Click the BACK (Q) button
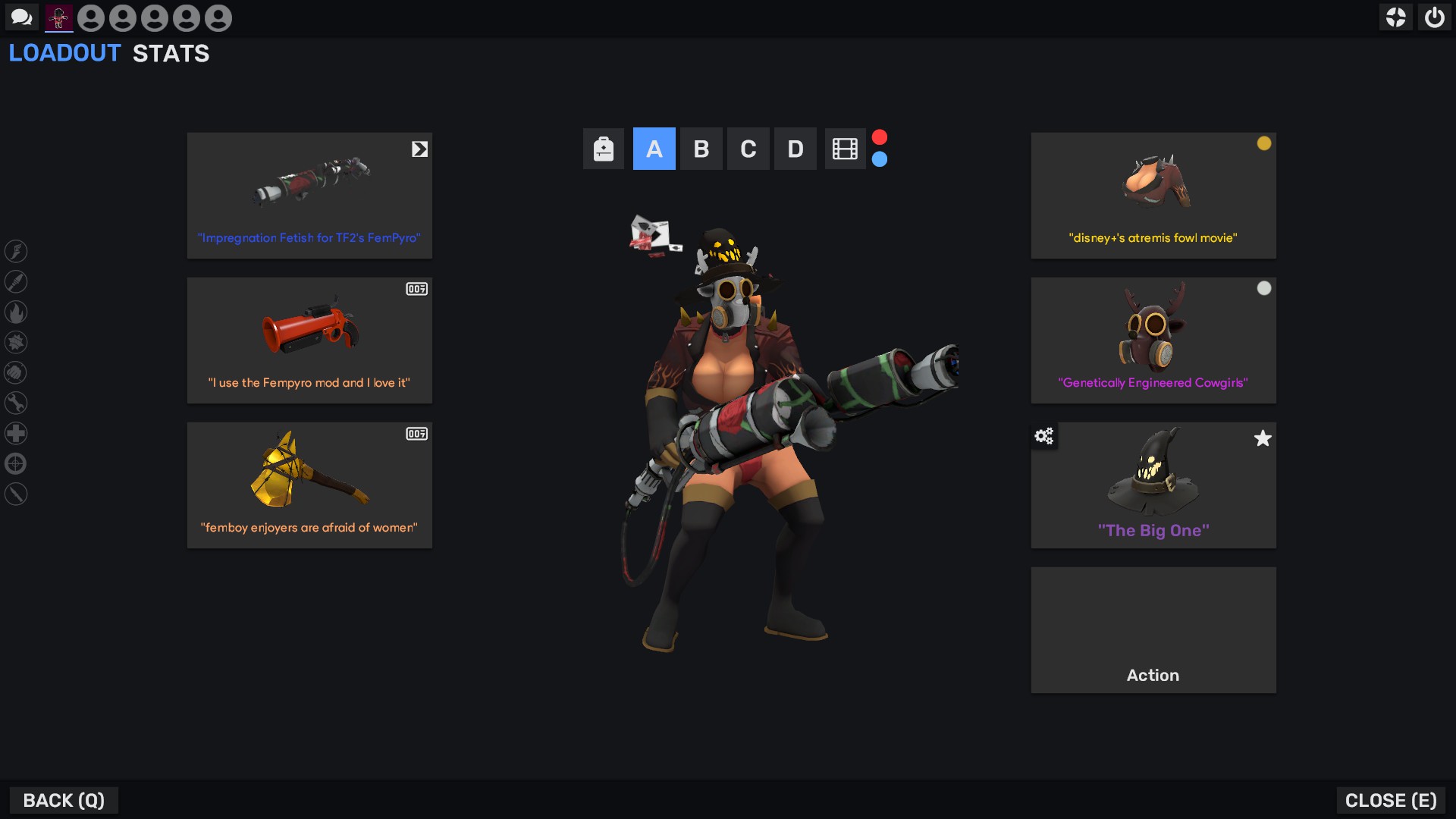The height and width of the screenshot is (819, 1456). 63,800
